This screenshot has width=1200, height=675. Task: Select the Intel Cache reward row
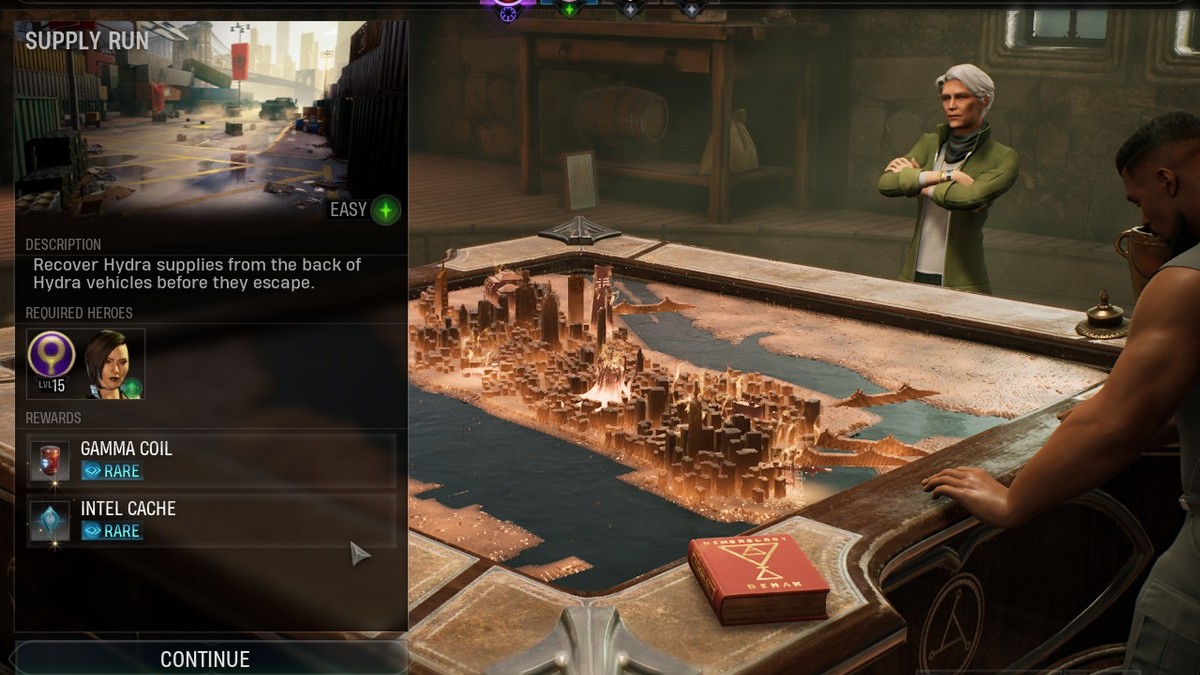[211, 520]
